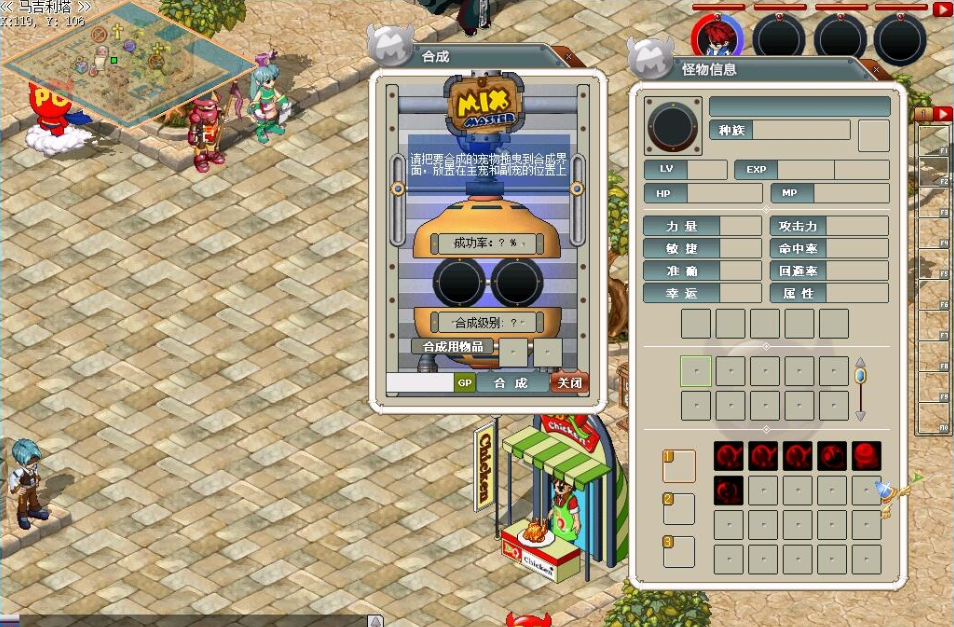The image size is (954, 627).
Task: Select the green-highlighted empty grid slot
Action: (696, 371)
